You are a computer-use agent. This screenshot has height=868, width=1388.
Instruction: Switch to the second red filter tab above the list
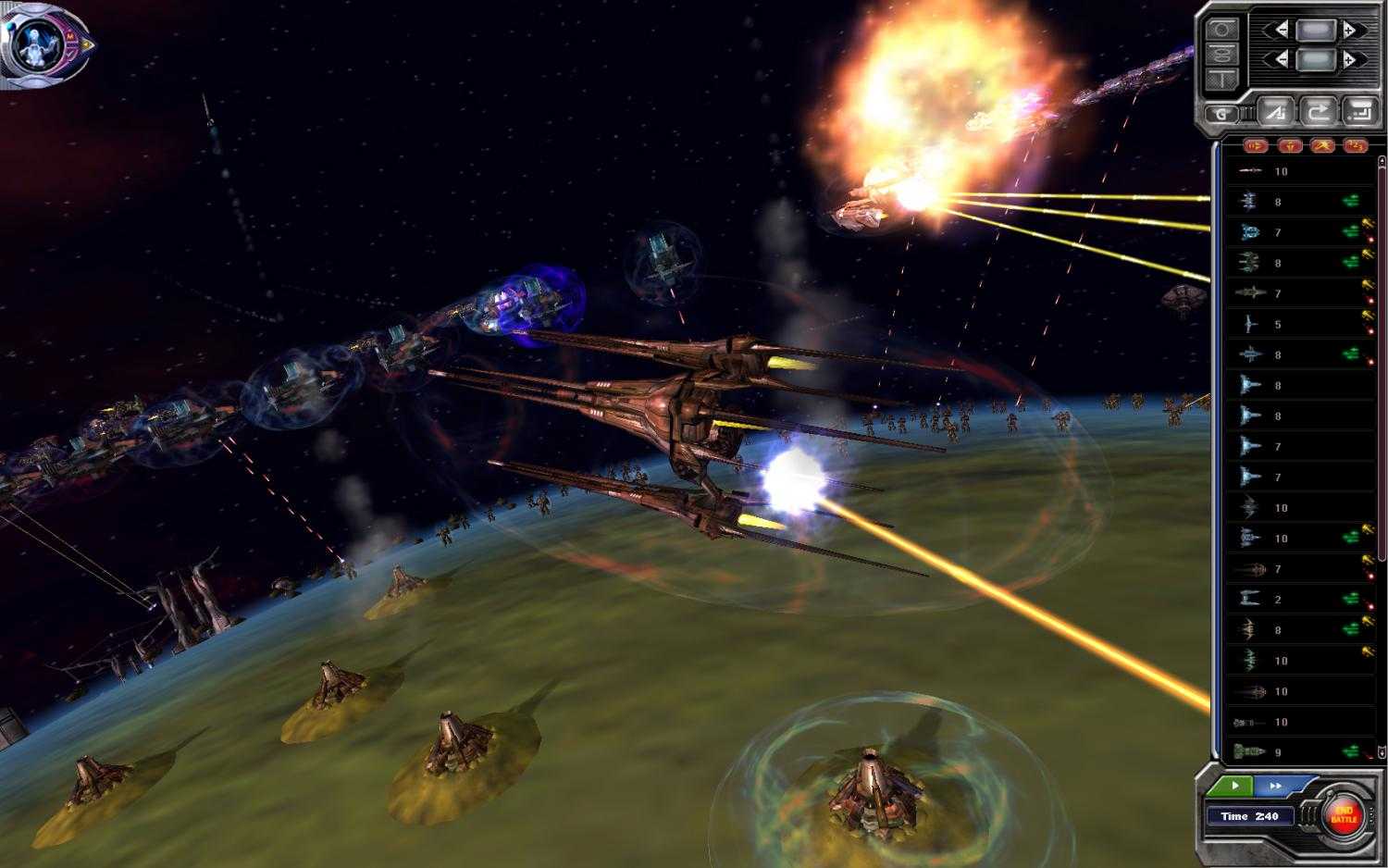1291,144
